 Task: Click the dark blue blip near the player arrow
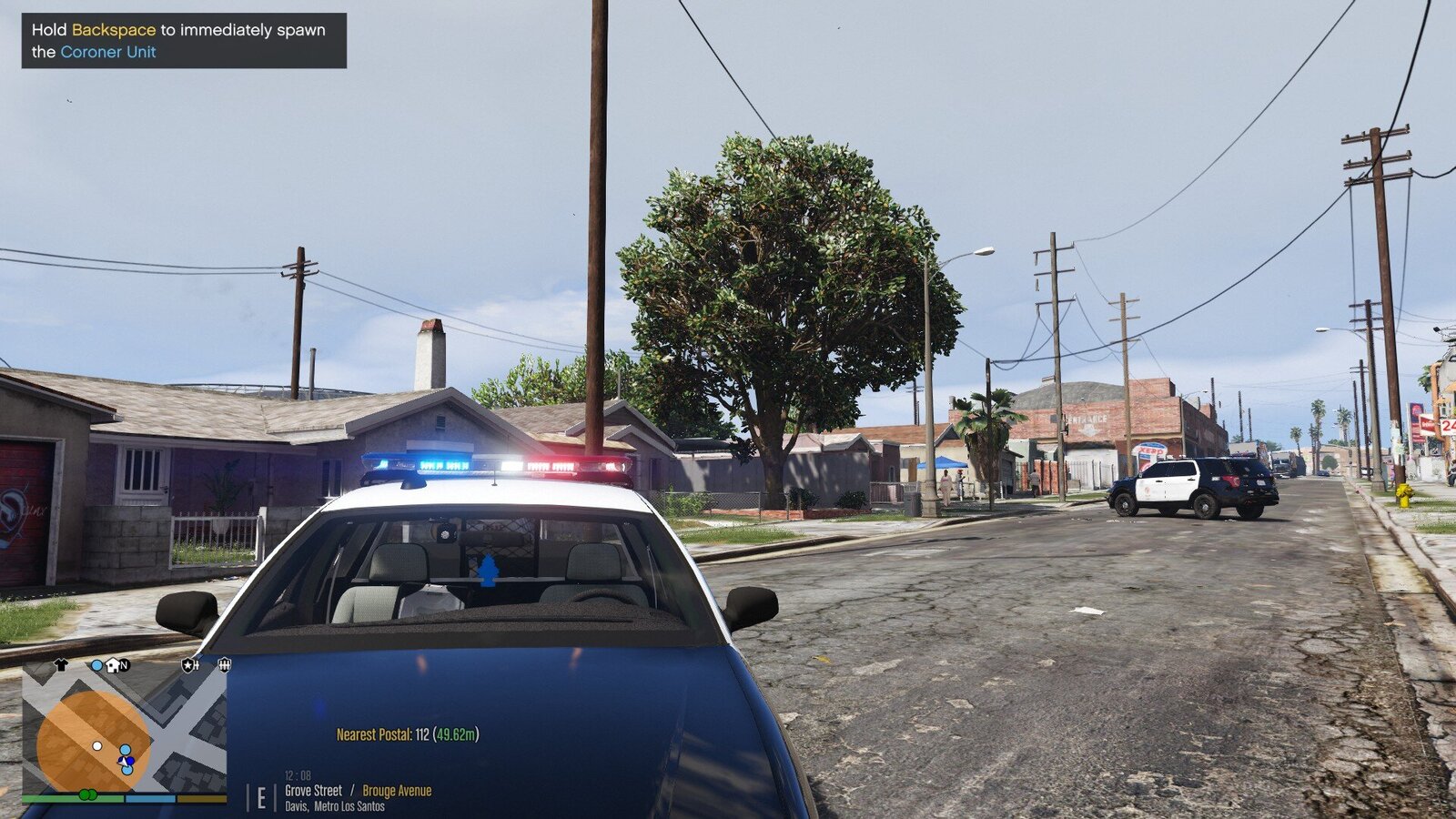pos(130,761)
